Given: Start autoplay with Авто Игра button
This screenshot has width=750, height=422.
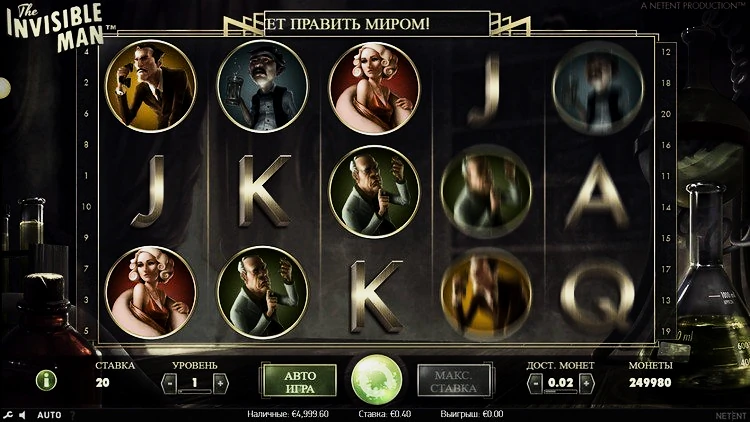Looking at the screenshot, I should coord(301,381).
